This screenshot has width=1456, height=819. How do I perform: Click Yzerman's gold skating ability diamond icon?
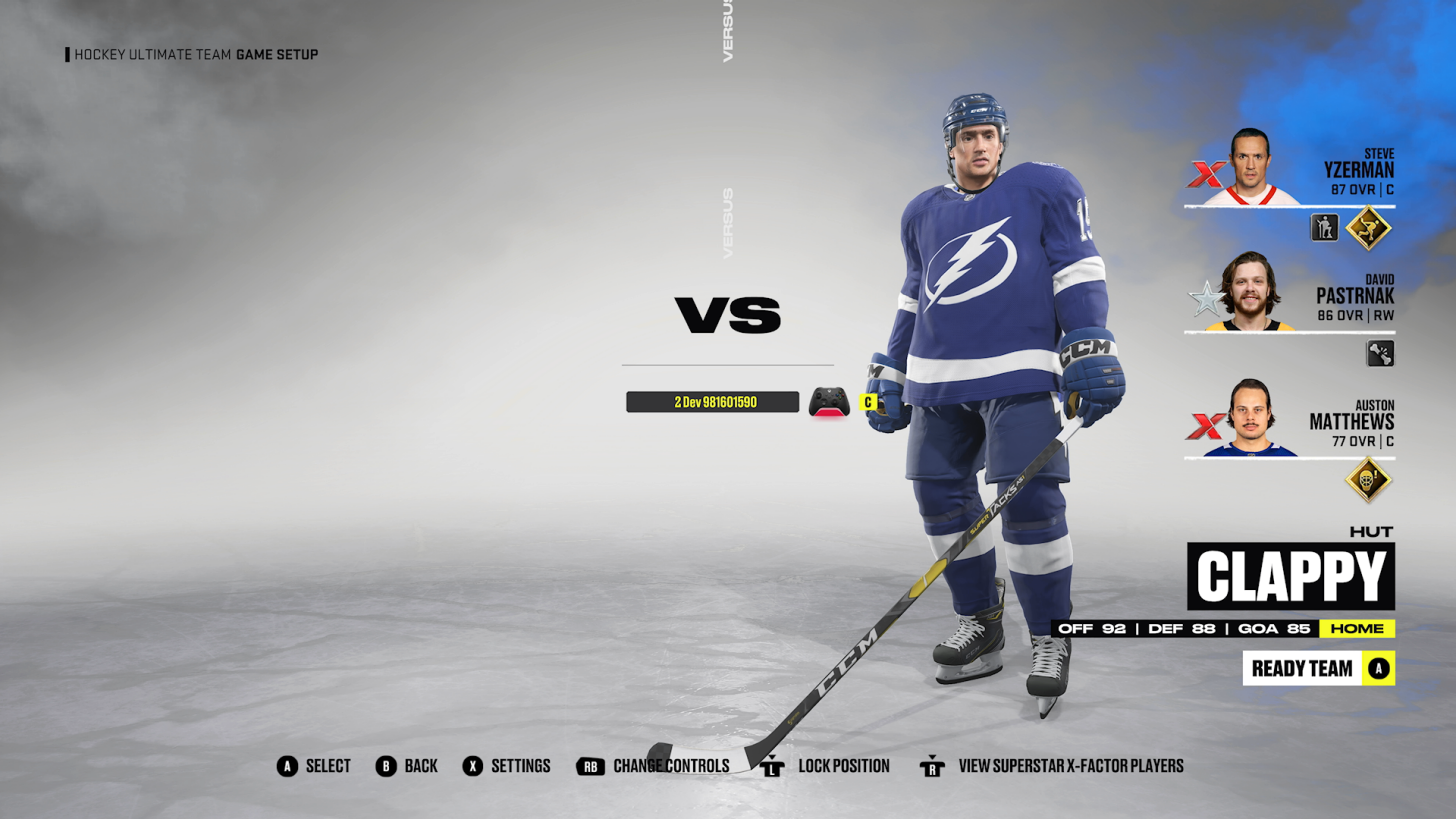click(x=1368, y=227)
